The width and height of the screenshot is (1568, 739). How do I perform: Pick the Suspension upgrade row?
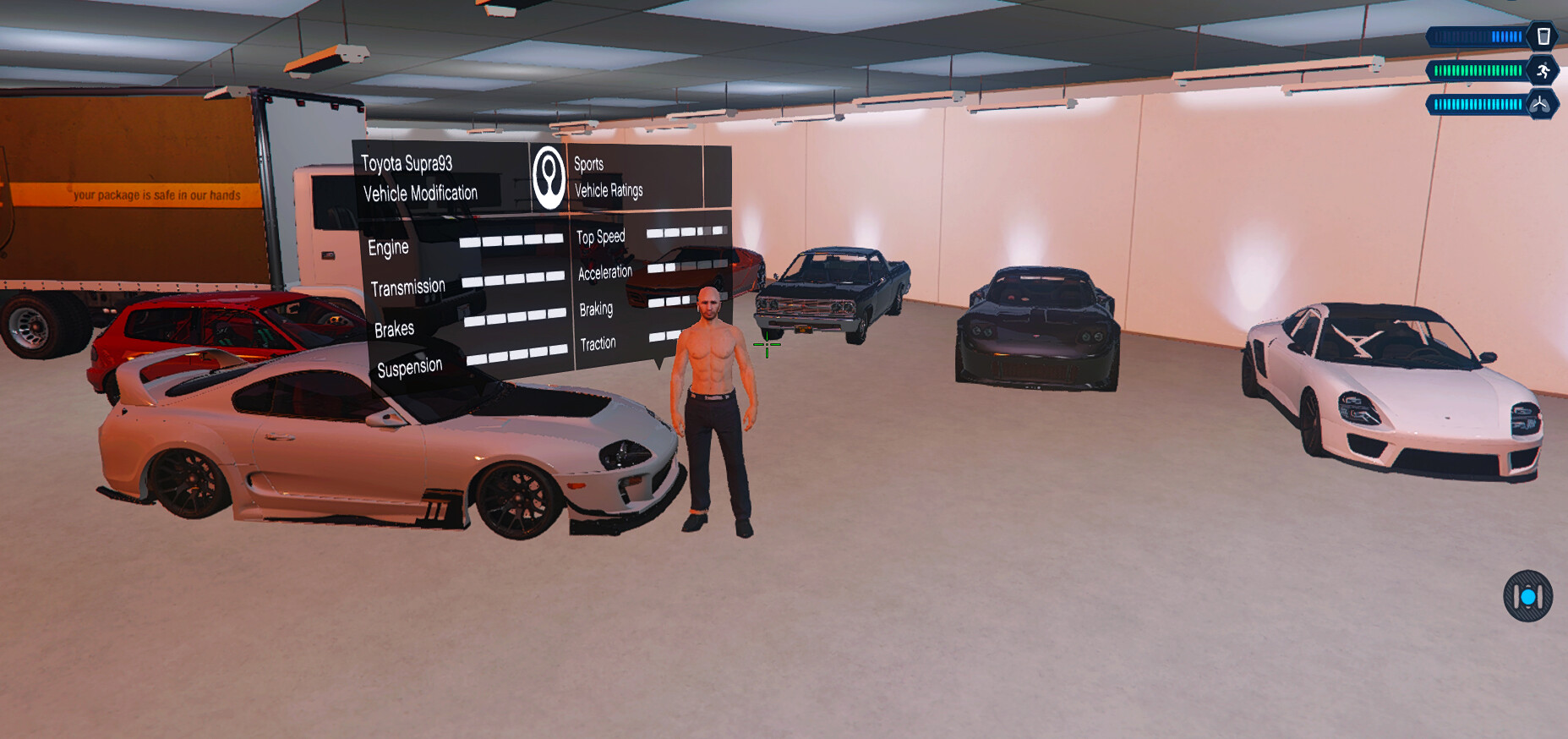pos(409,368)
